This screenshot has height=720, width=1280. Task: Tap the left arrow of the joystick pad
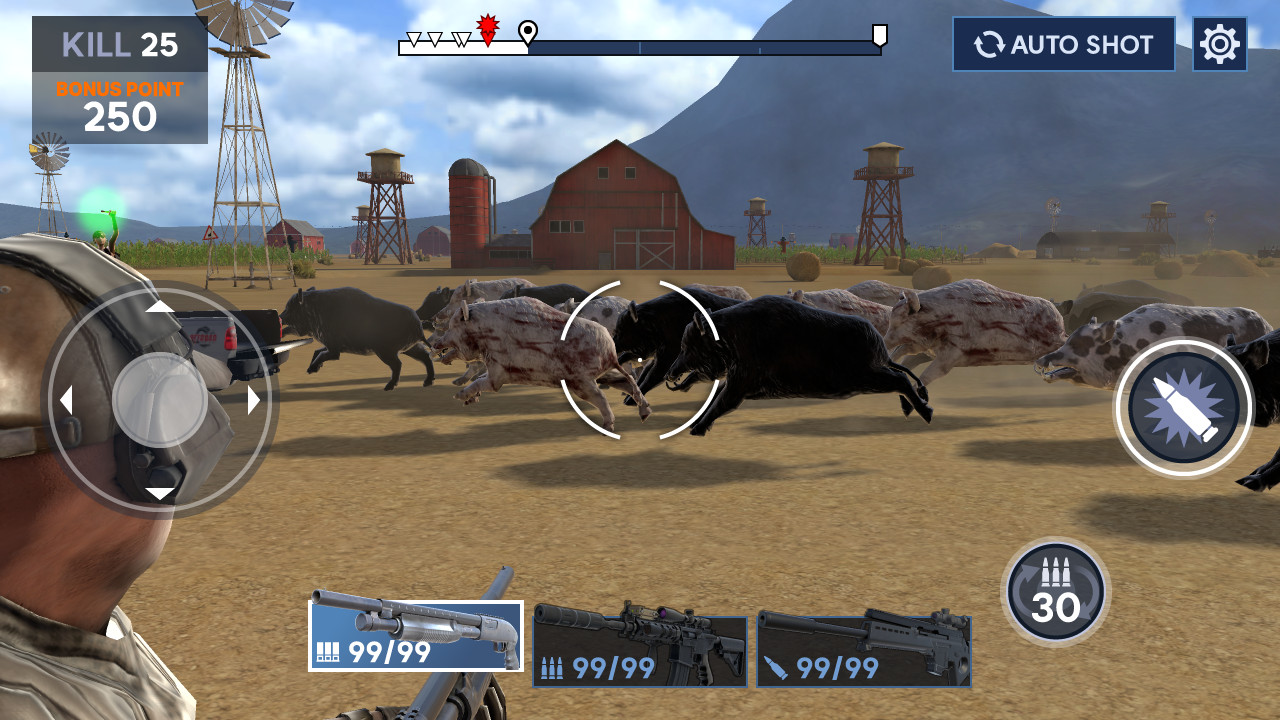point(66,400)
